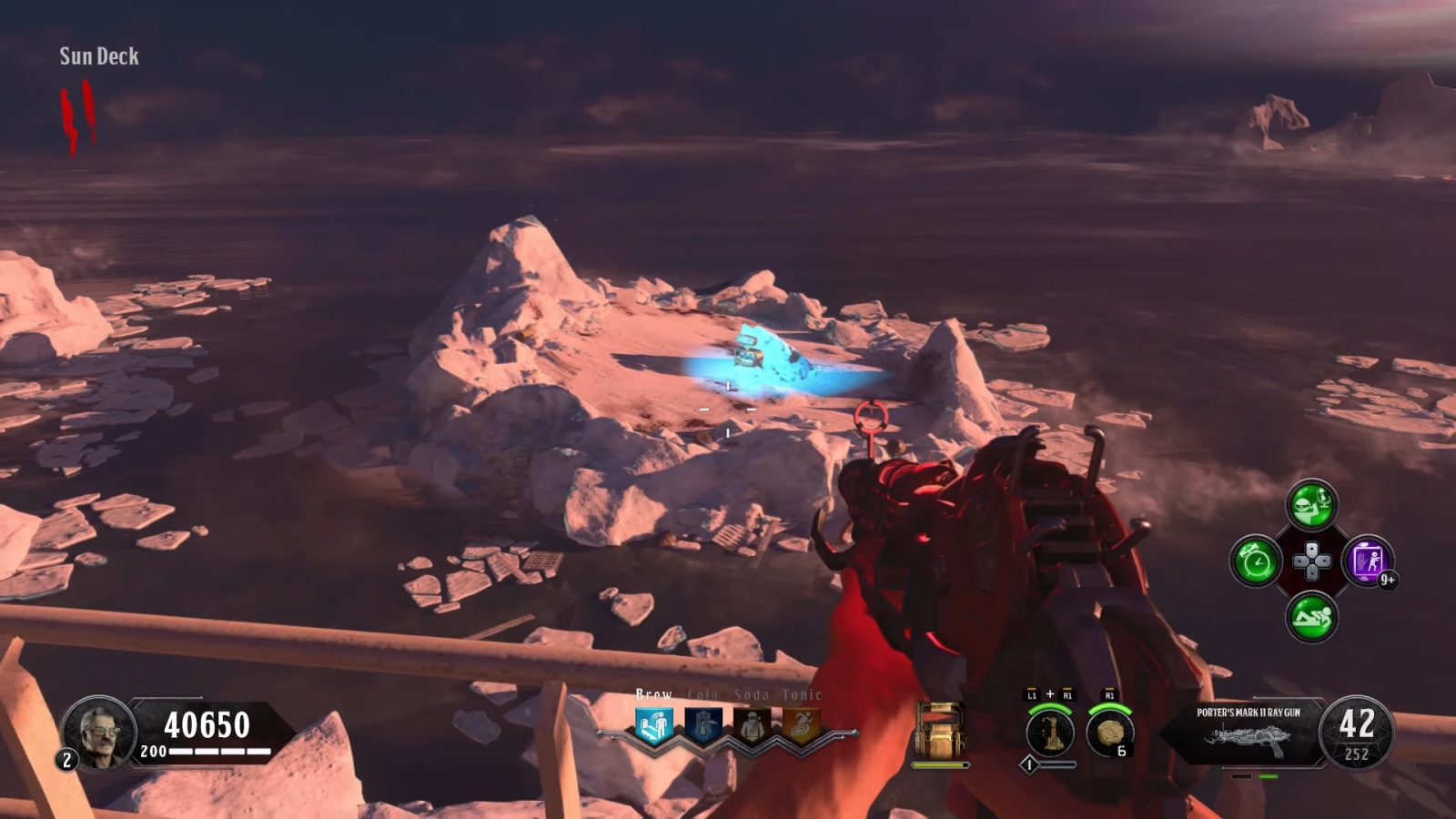The image size is (1456, 819).
Task: Click the Porter's Mark II Ray Gun panel
Action: (x=1248, y=732)
